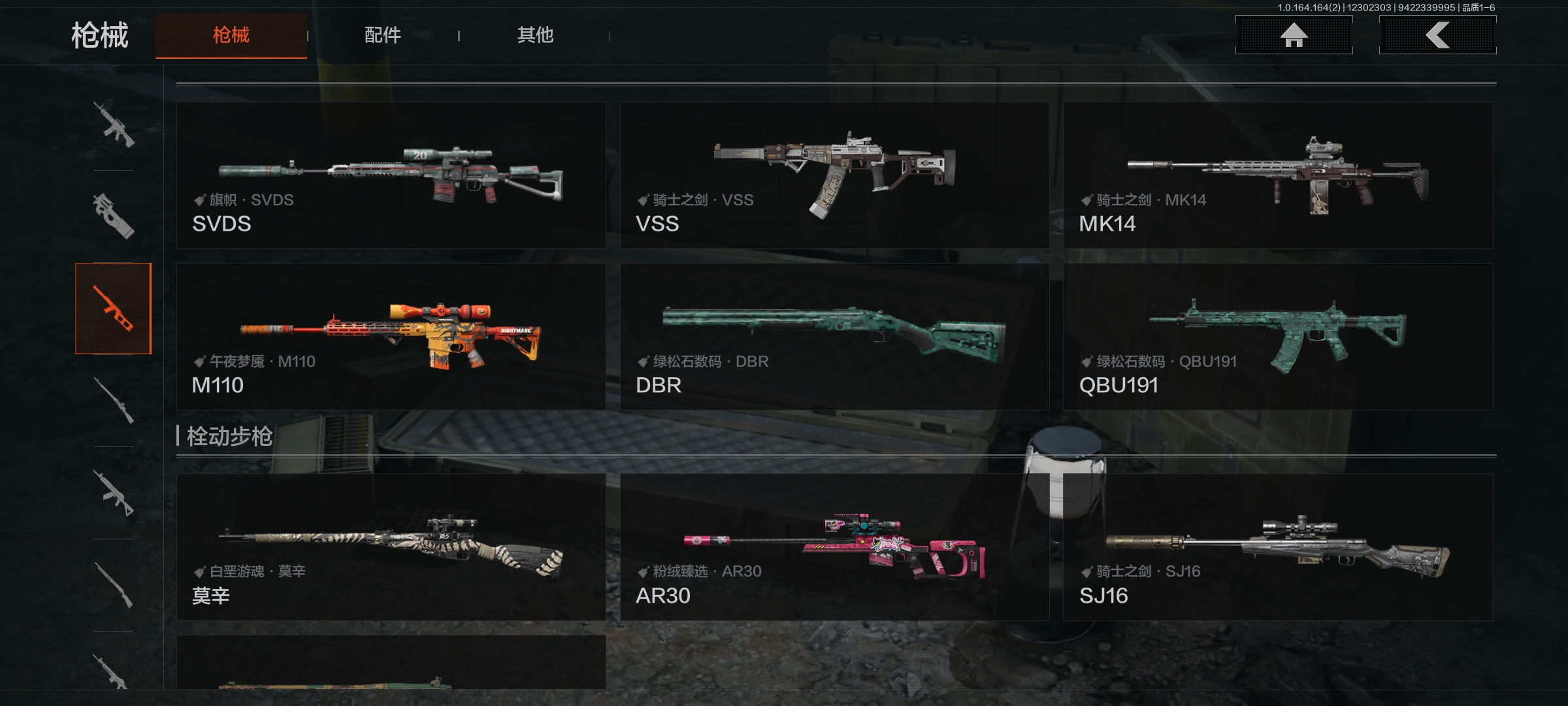Select the P90 submachine gun category icon
The width and height of the screenshot is (1568, 706).
114,216
